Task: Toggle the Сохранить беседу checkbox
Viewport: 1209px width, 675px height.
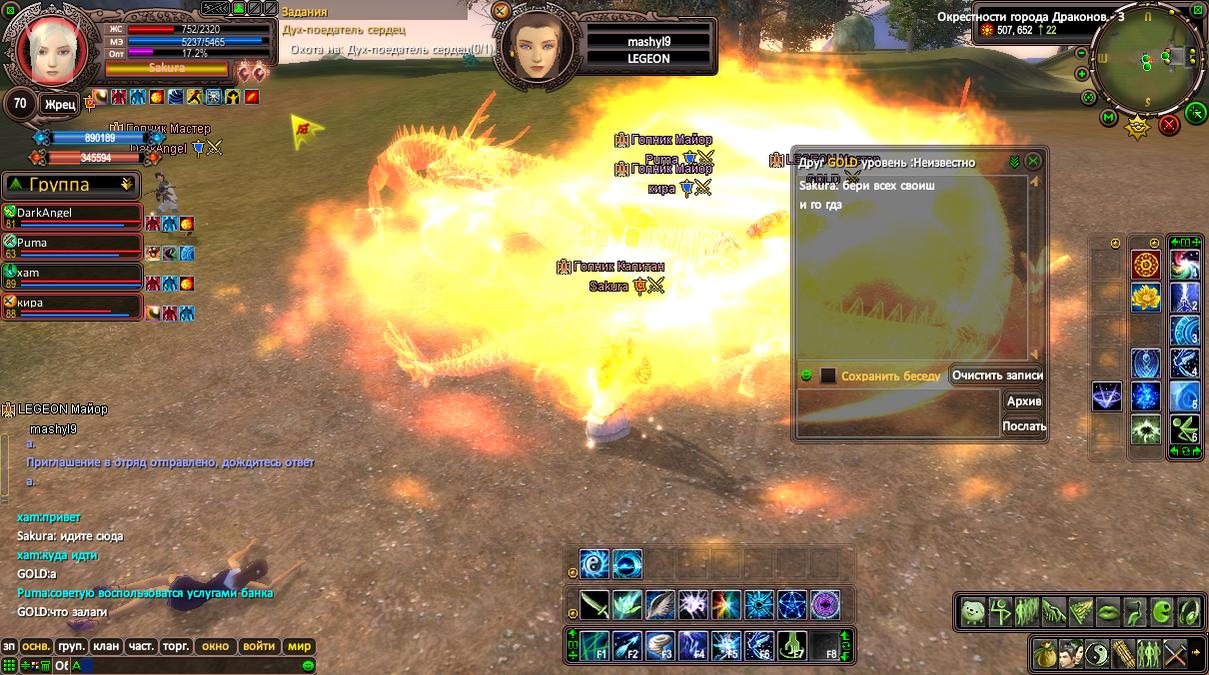Action: point(828,376)
